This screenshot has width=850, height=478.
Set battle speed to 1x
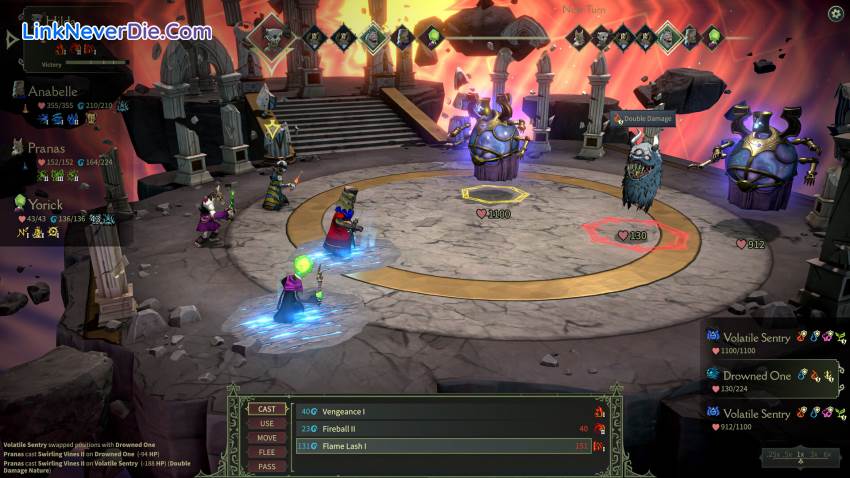point(799,455)
